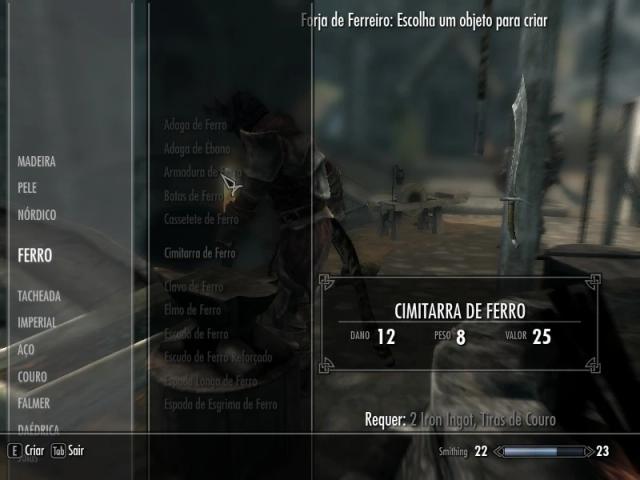Choose Clava de Ferro from the list
The width and height of the screenshot is (640, 480).
(x=193, y=287)
